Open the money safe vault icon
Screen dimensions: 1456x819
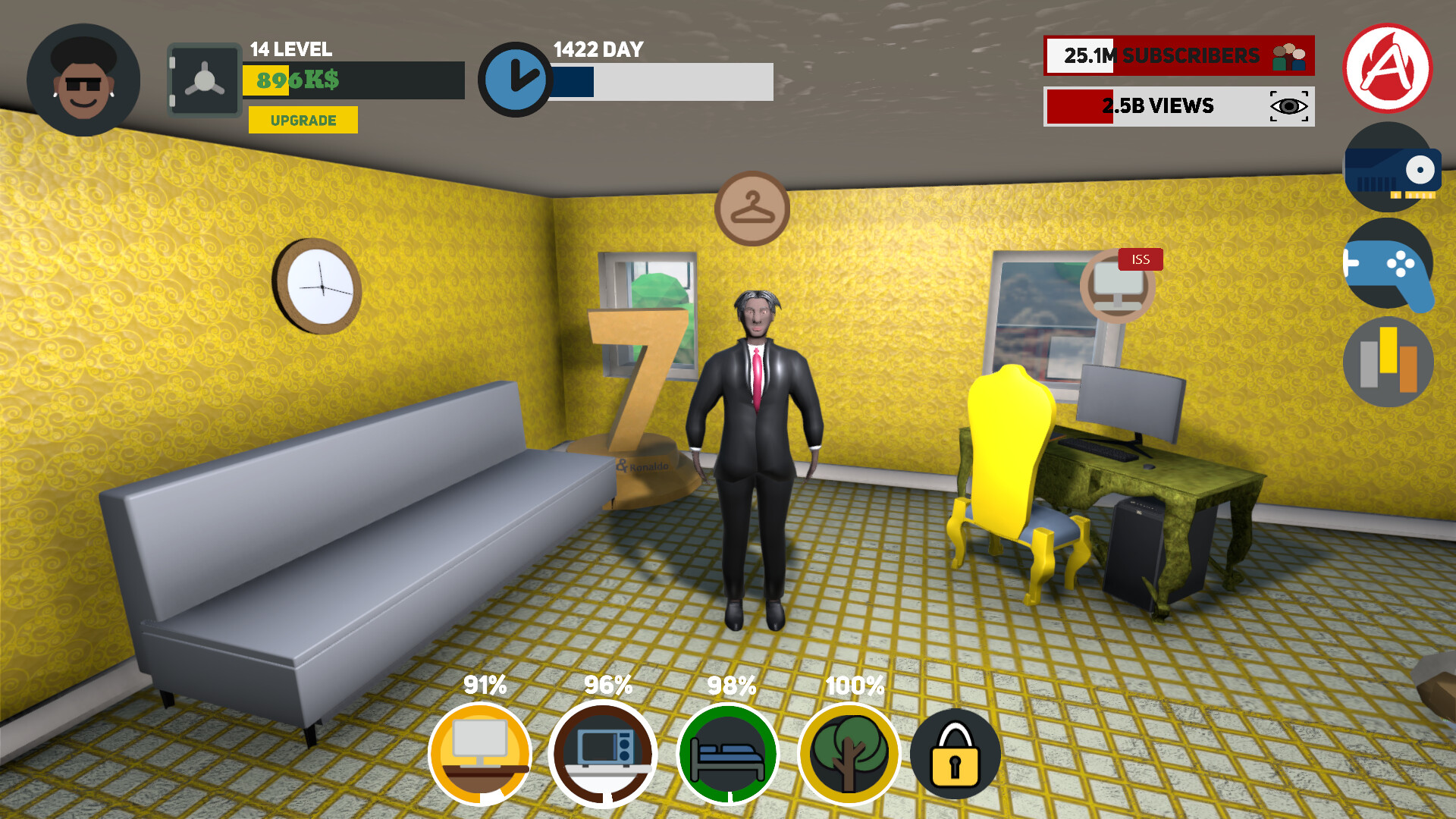(x=203, y=80)
